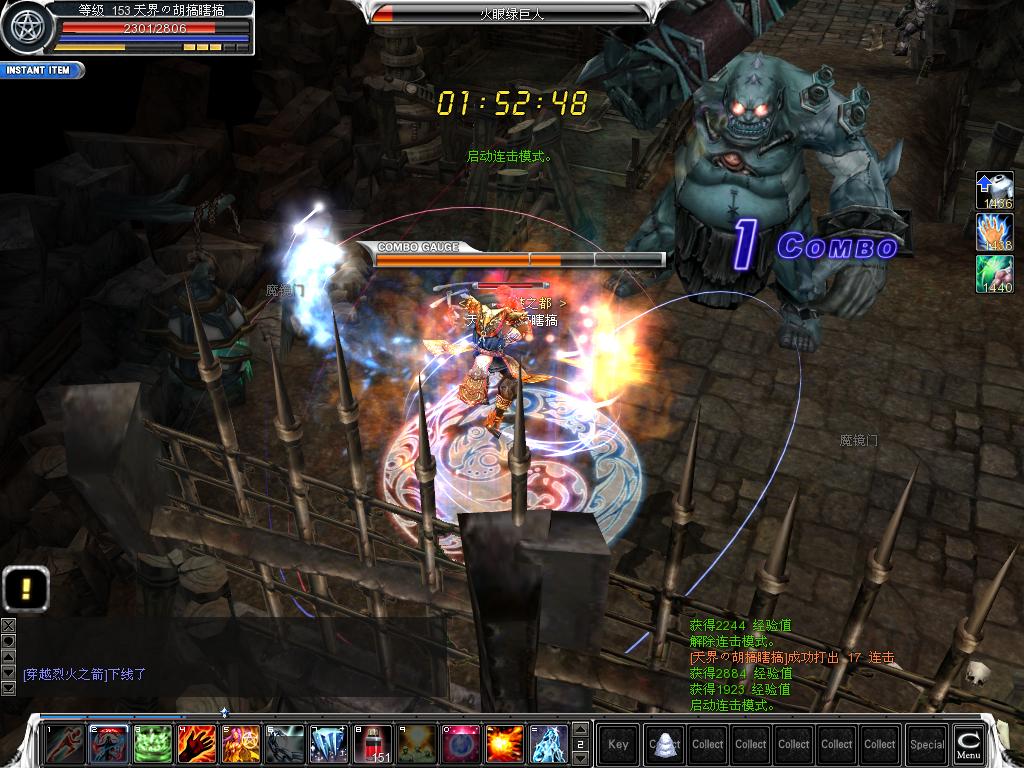Click the pentagram character portrait
1024x768 pixels.
pos(24,28)
